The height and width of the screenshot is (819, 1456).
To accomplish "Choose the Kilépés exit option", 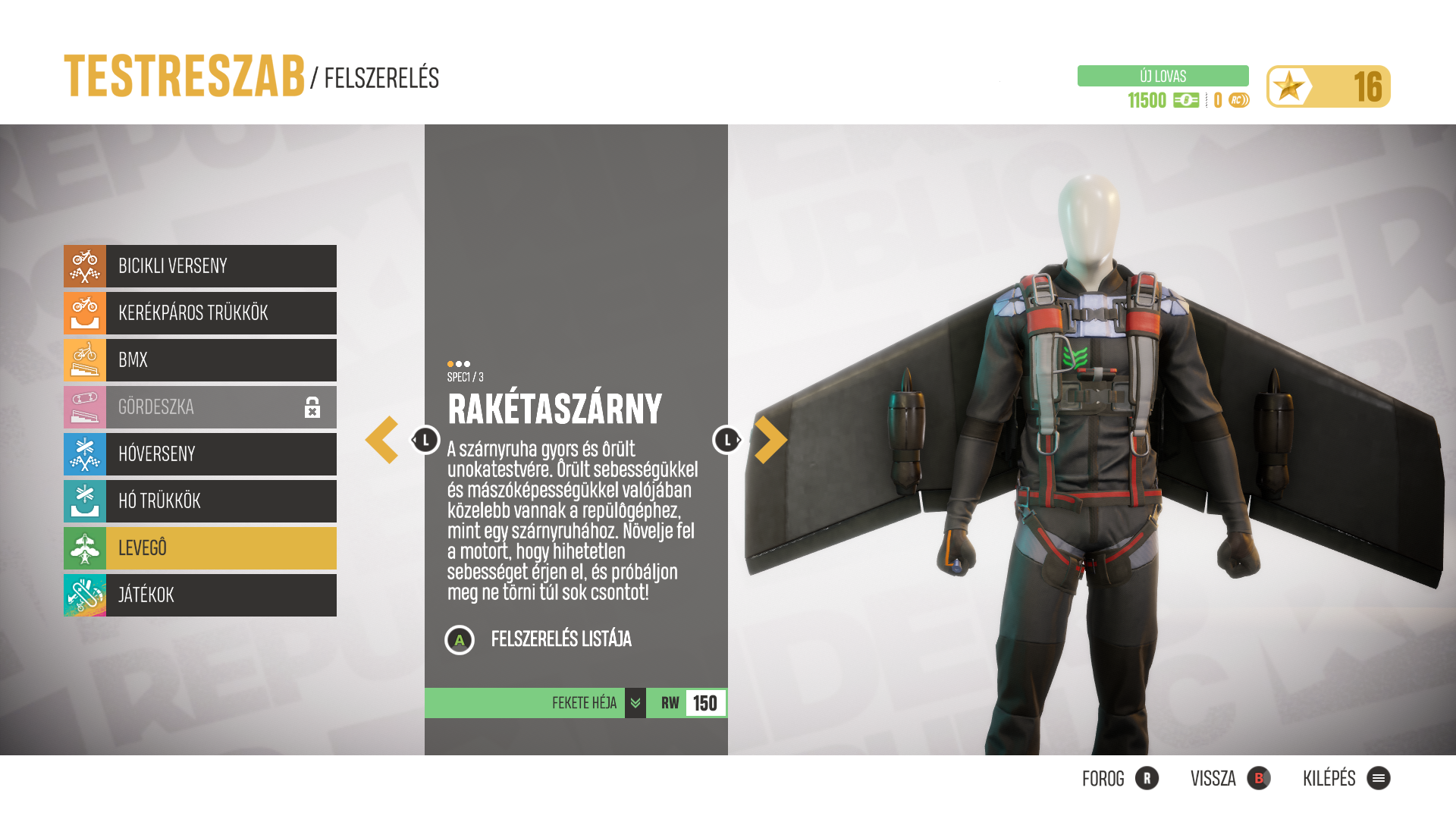I will point(1346,779).
